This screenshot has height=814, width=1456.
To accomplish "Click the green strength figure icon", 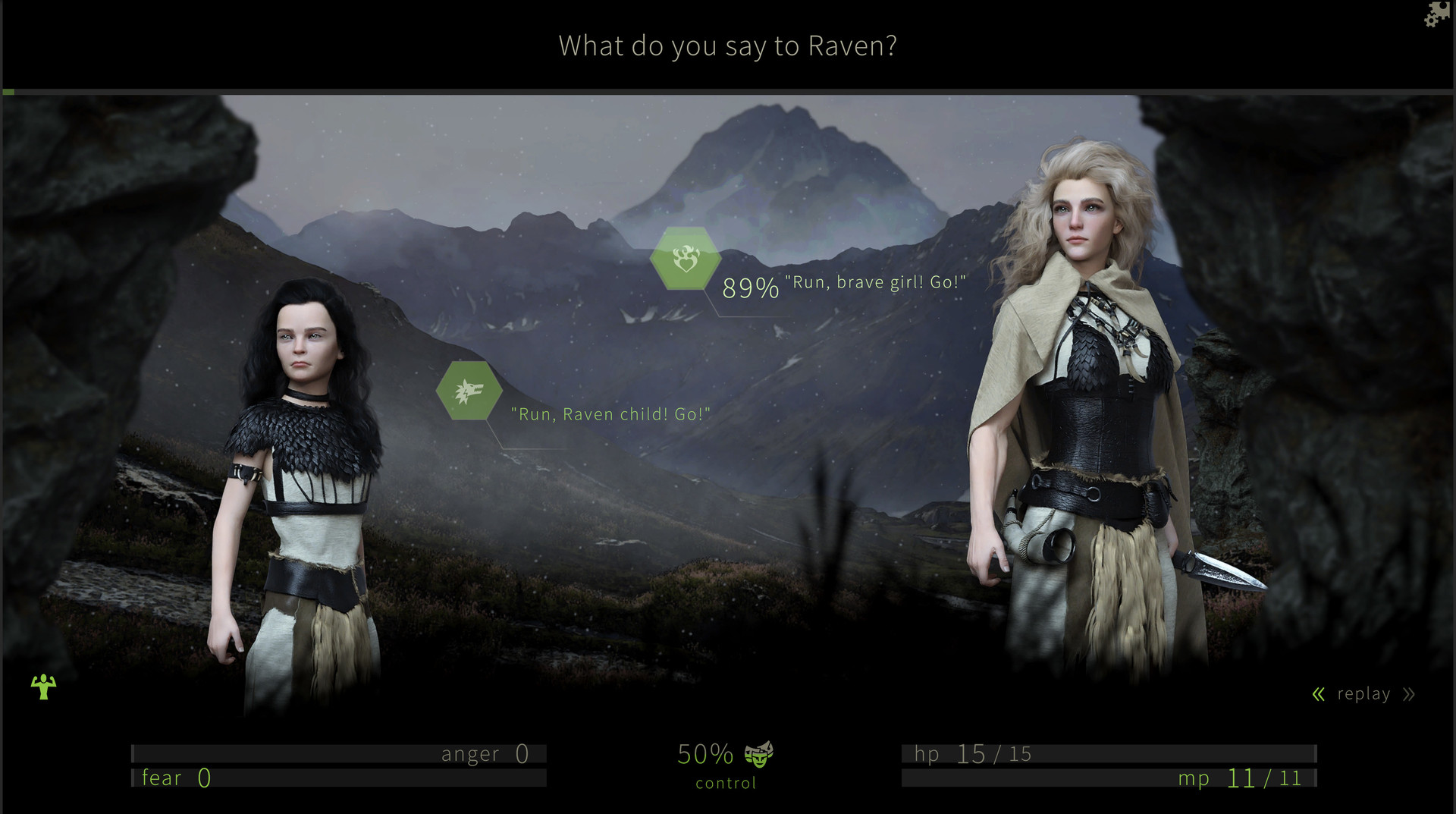I will coord(43,687).
